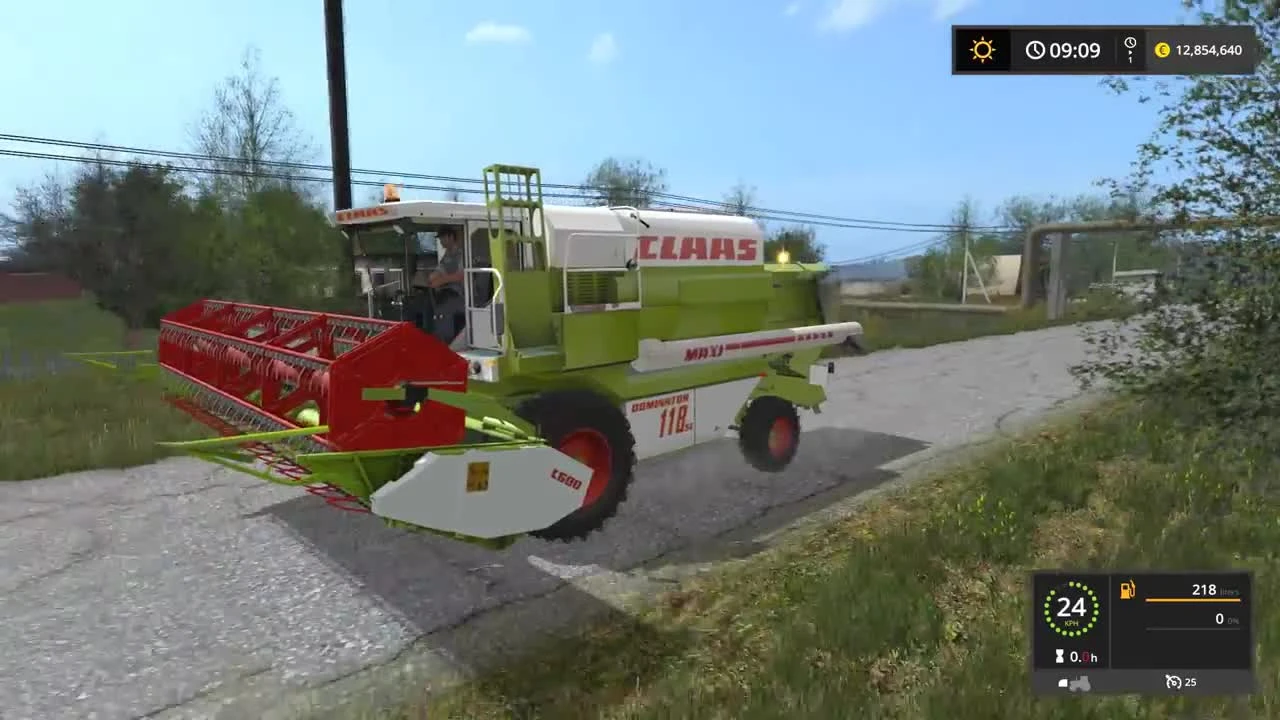1280x720 pixels.
Task: Click the orange fuel level bar
Action: [1192, 599]
